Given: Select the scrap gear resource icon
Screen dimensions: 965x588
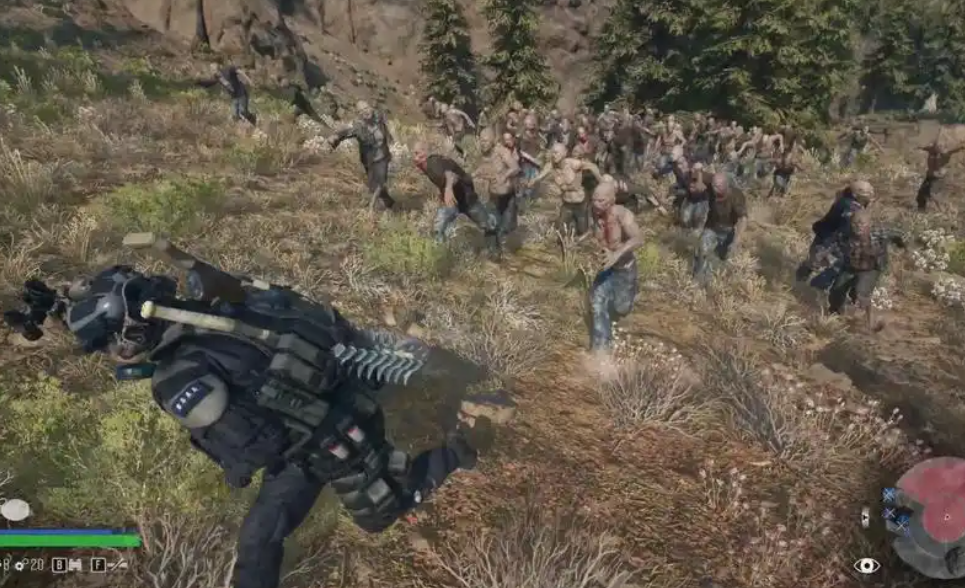Looking at the screenshot, I should click(x=20, y=565).
